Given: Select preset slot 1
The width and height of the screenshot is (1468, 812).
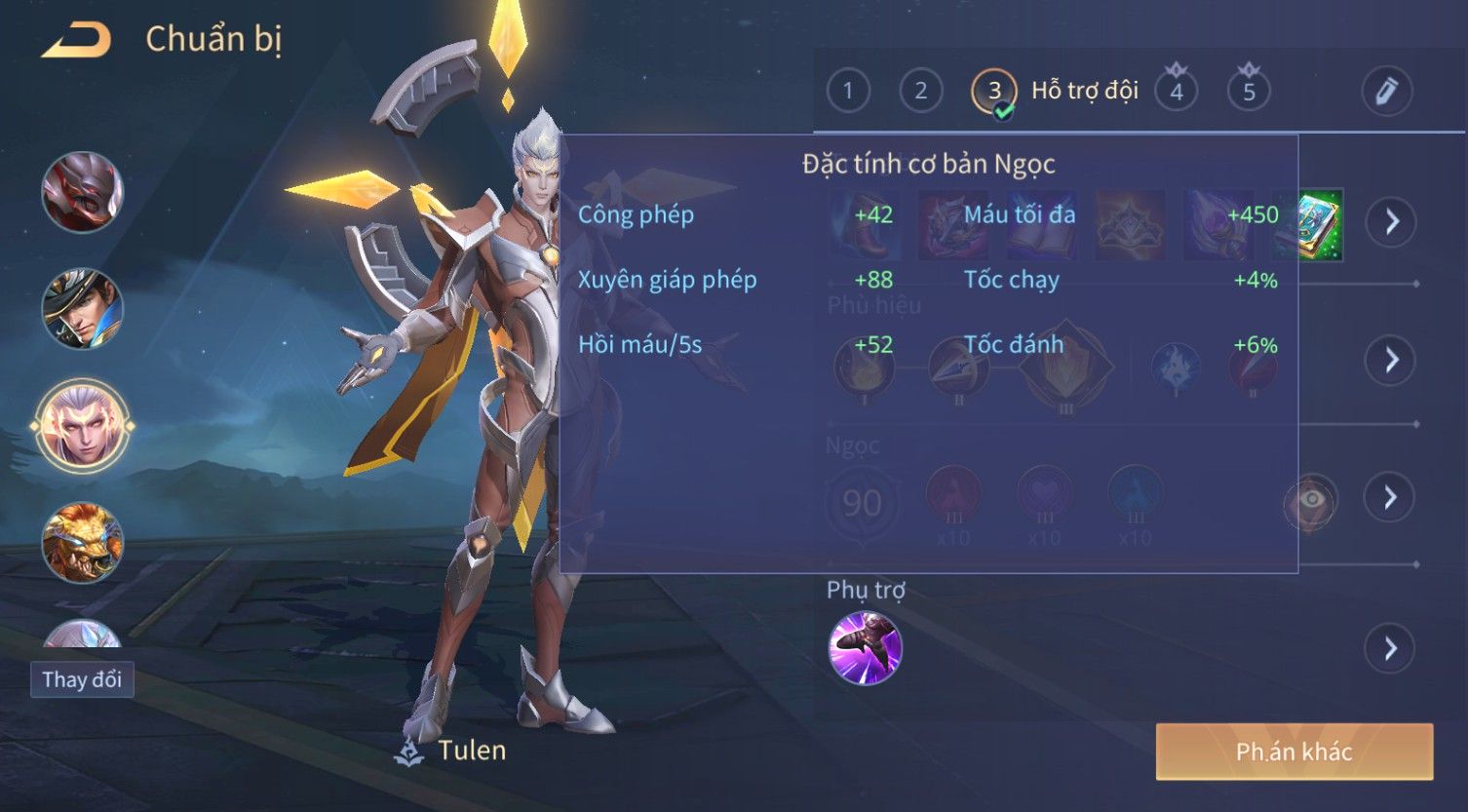Looking at the screenshot, I should 848,92.
